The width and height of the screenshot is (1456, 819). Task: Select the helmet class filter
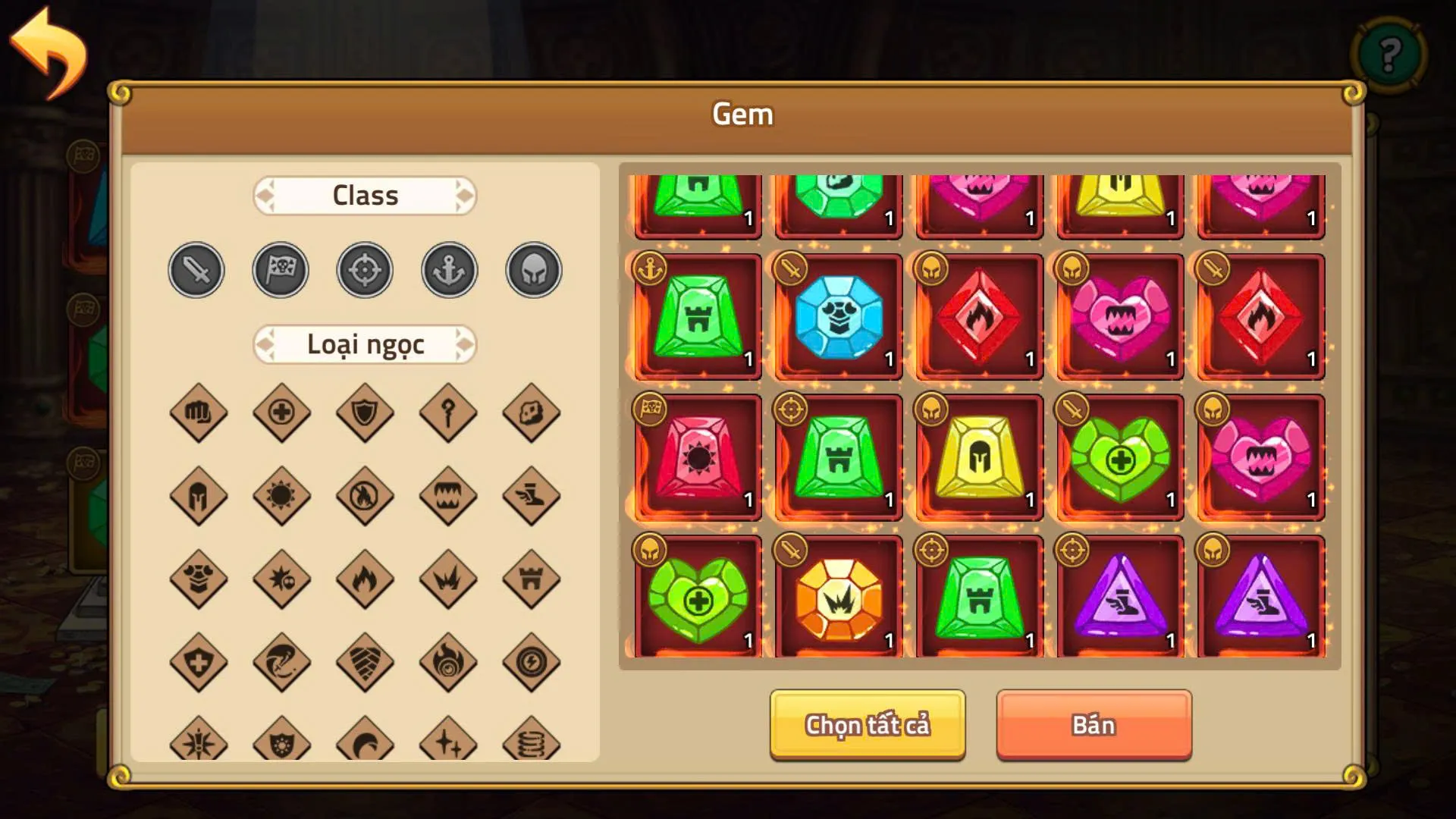pyautogui.click(x=533, y=270)
